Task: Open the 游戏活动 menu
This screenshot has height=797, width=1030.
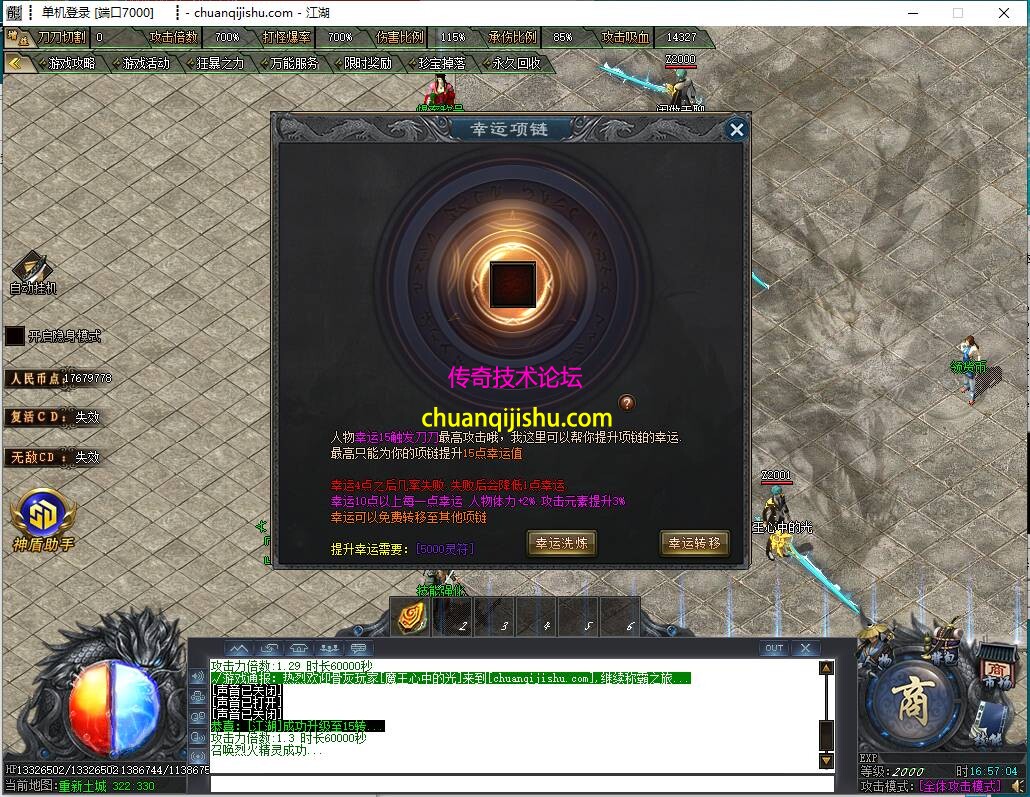Action: (146, 63)
